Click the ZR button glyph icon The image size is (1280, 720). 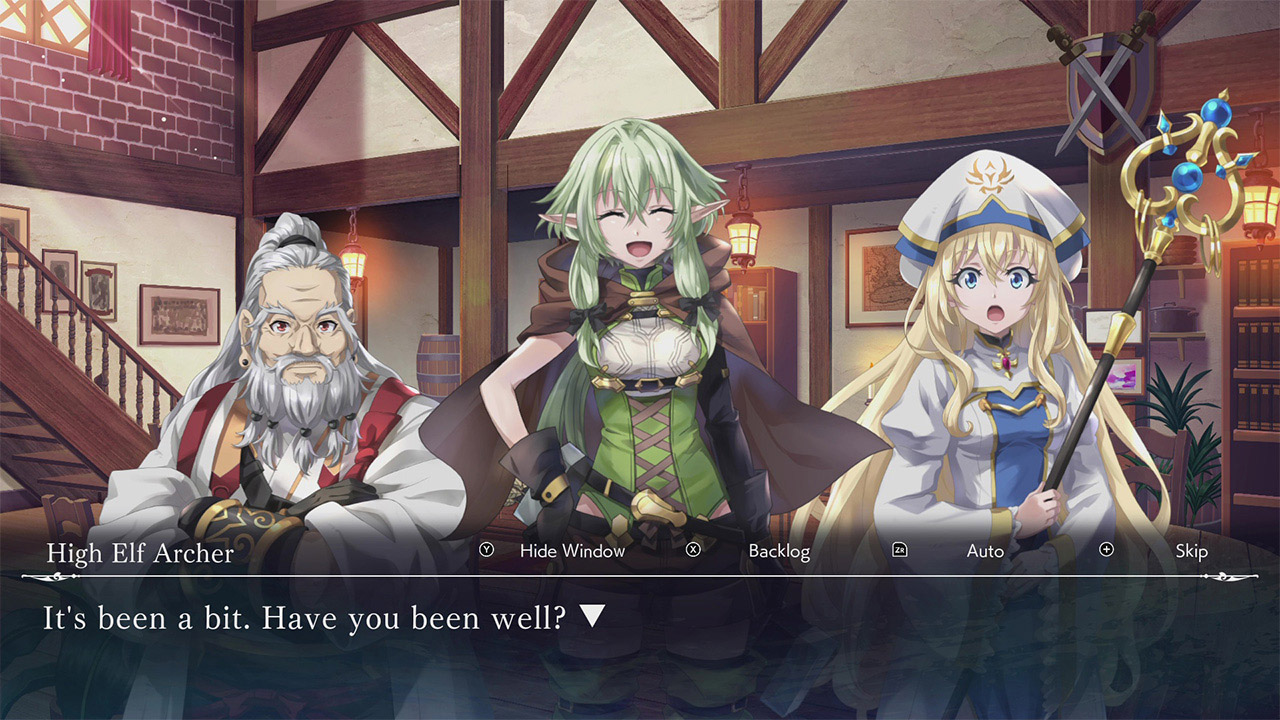pos(901,550)
